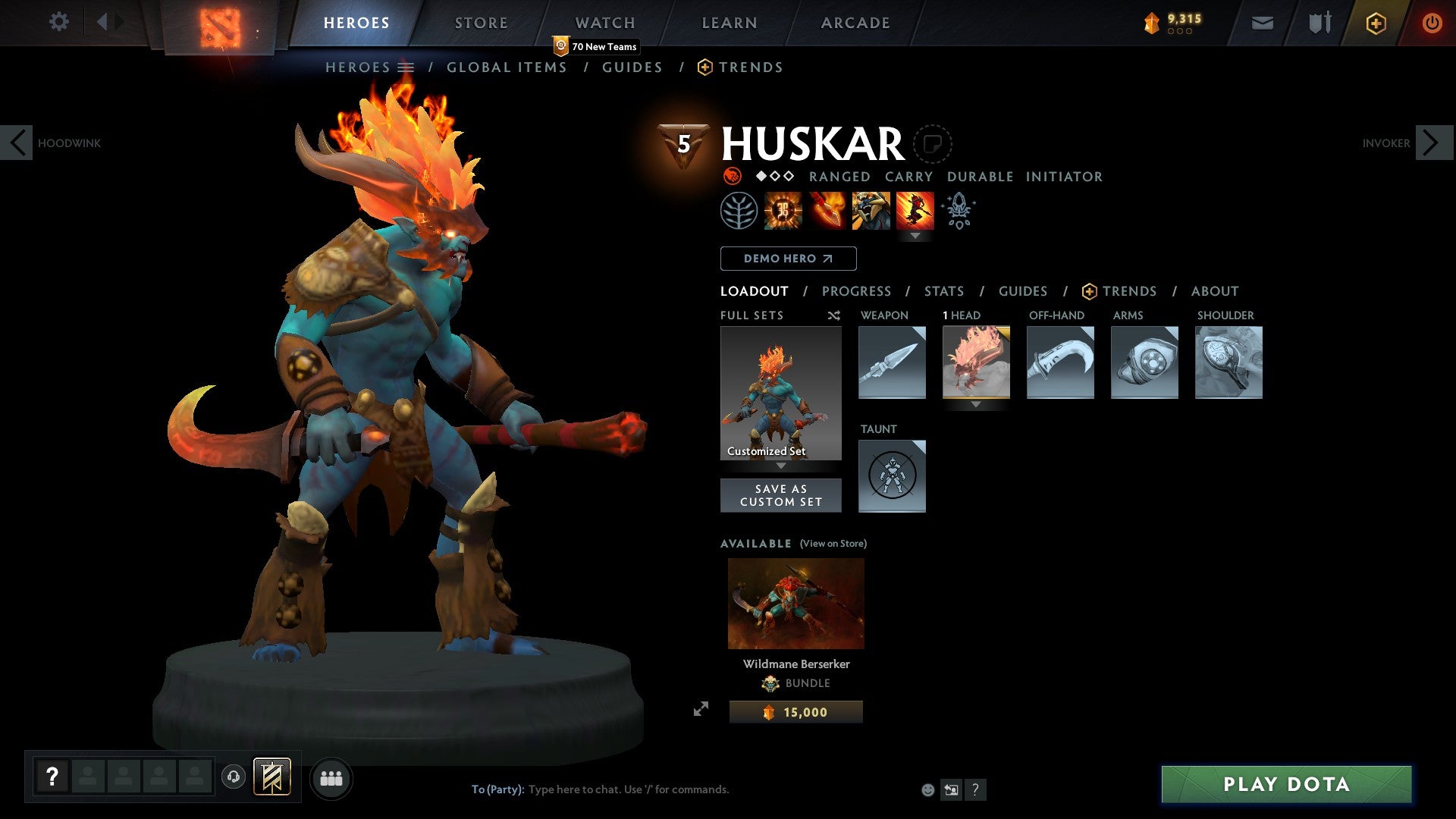Image resolution: width=1456 pixels, height=819 pixels.
Task: Open the emoticon picker beside chat
Action: [927, 789]
